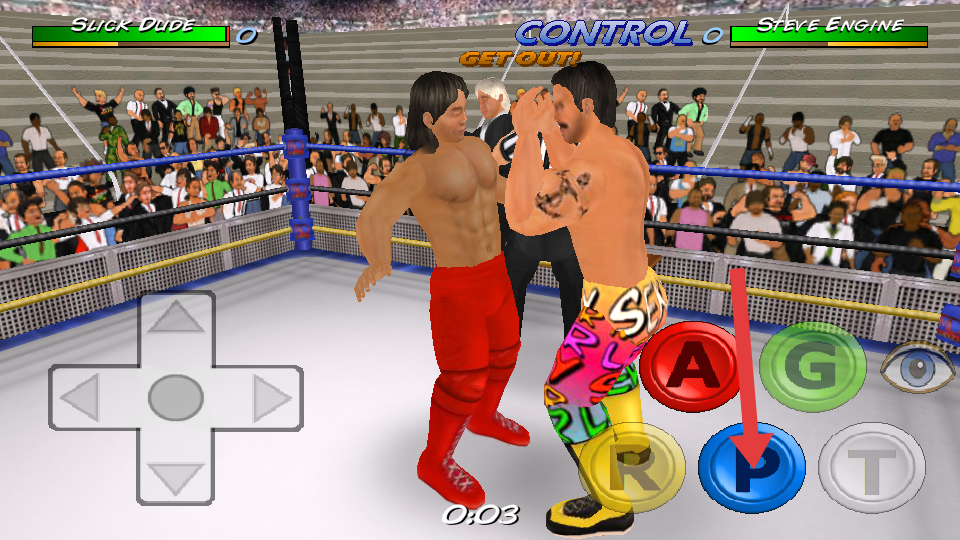Tap the white T taunt button

871,468
